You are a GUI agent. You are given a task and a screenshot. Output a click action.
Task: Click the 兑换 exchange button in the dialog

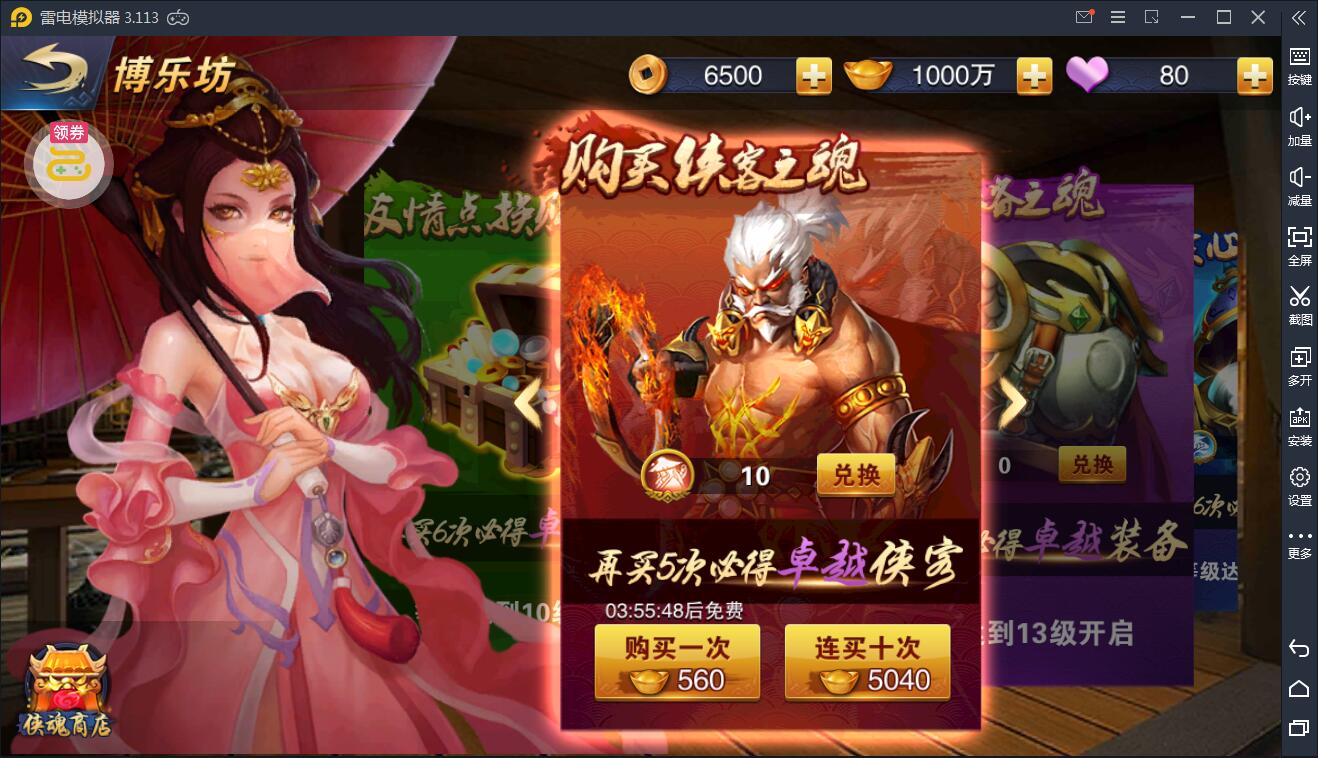coord(856,476)
